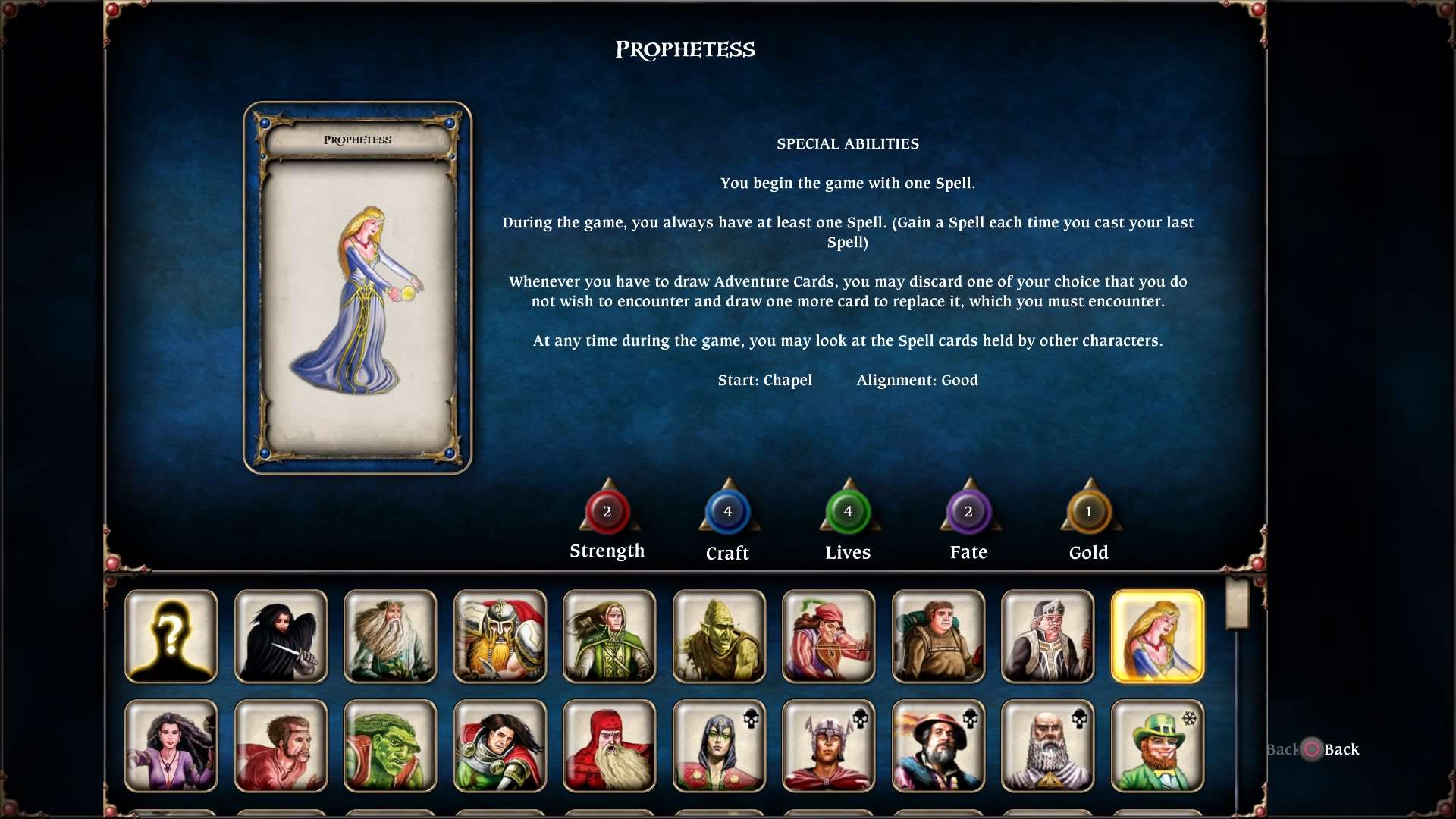This screenshot has height=819, width=1456.
Task: Select the random character question mark portrait
Action: point(171,636)
